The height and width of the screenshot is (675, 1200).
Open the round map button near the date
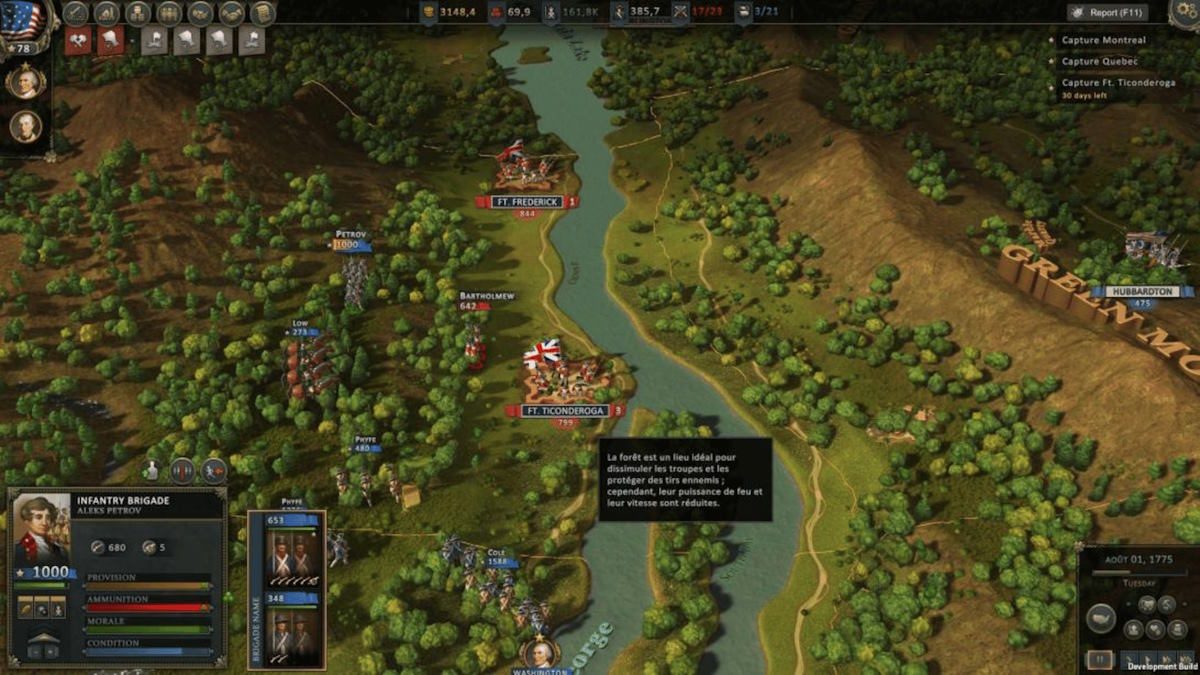(1101, 619)
